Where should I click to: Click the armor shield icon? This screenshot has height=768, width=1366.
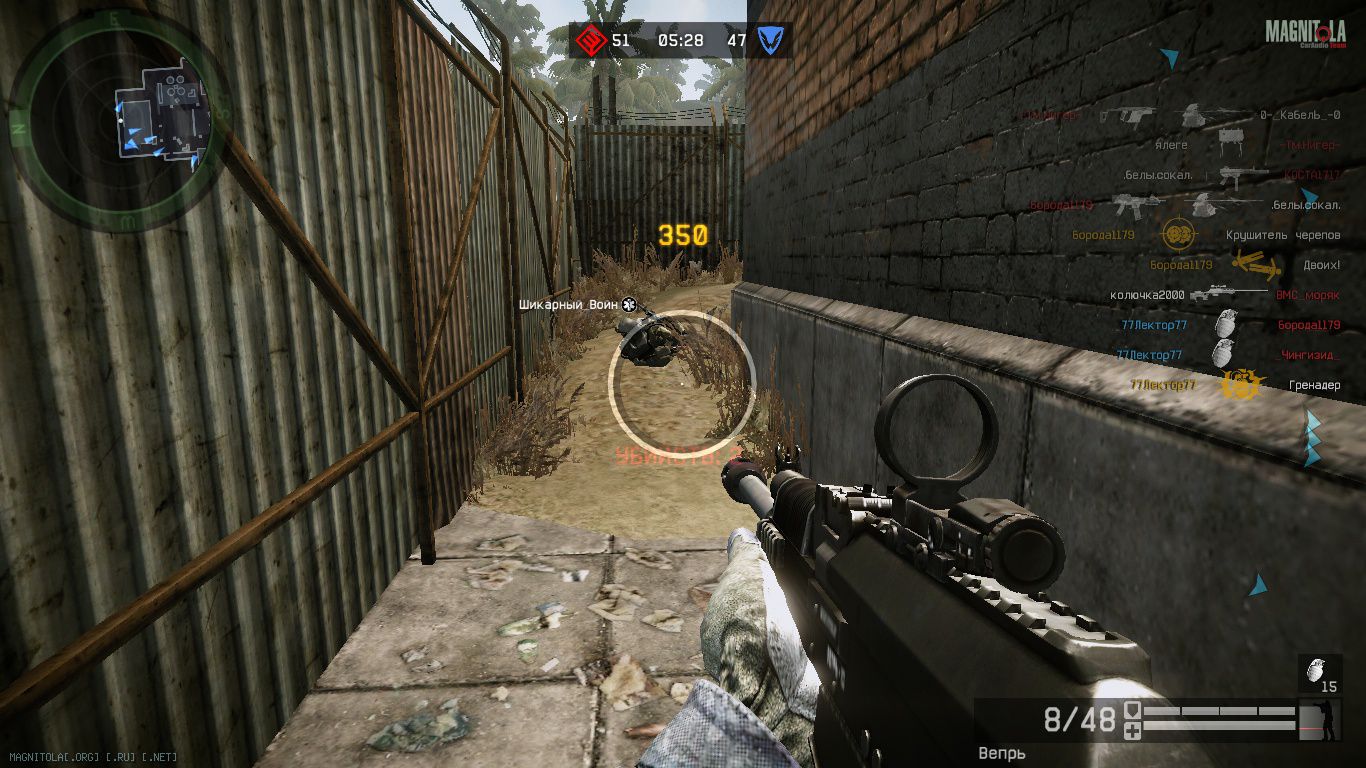pos(1133,711)
